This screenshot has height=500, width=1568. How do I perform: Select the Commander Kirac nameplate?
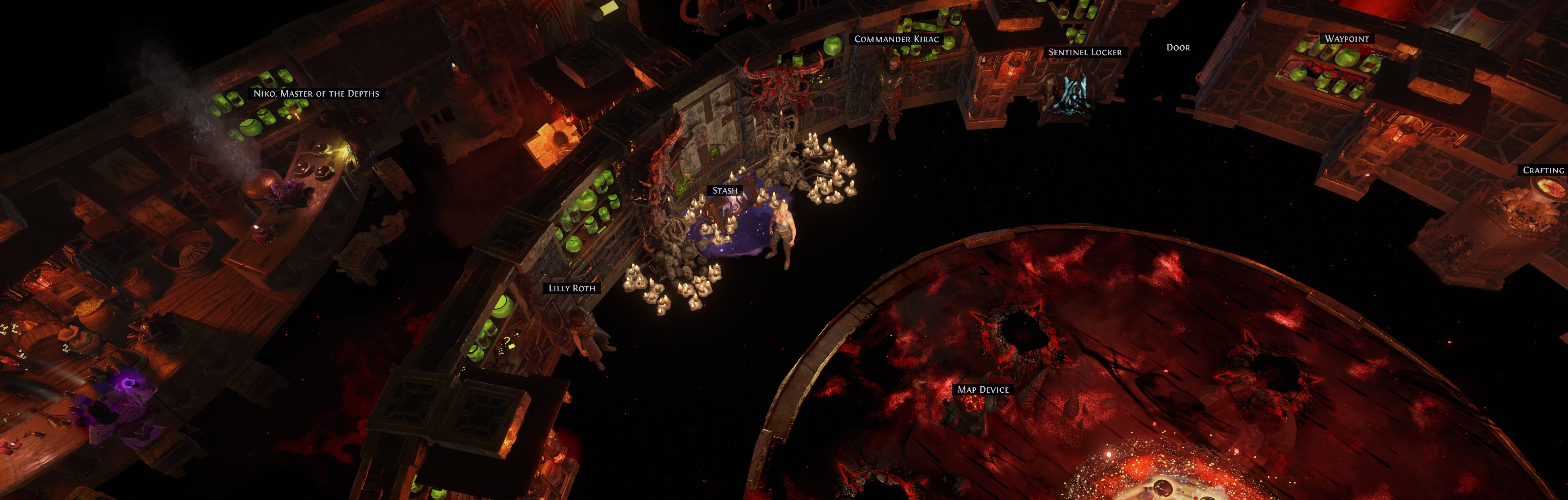(897, 39)
